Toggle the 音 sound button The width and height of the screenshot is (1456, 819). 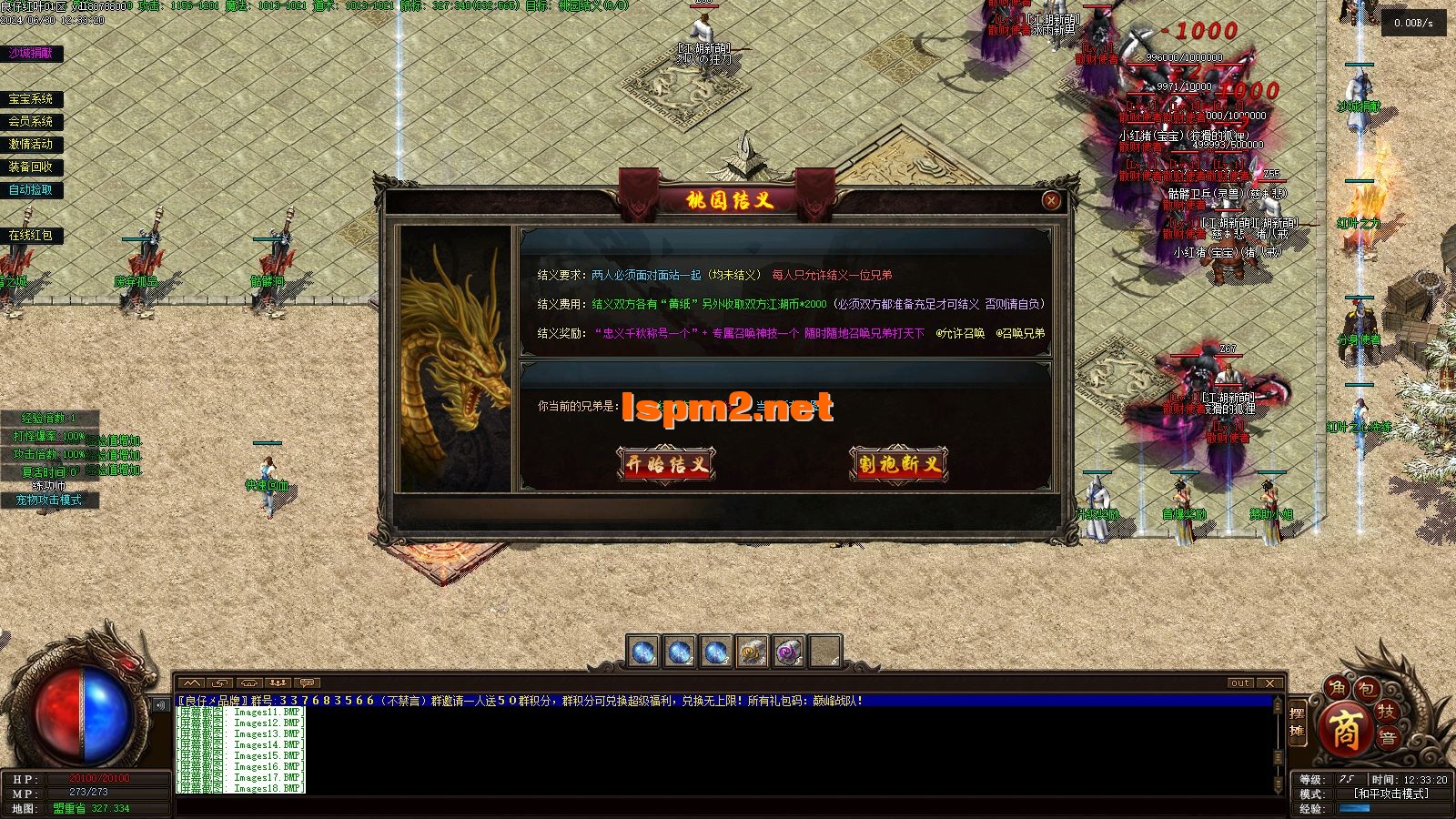point(1387,739)
